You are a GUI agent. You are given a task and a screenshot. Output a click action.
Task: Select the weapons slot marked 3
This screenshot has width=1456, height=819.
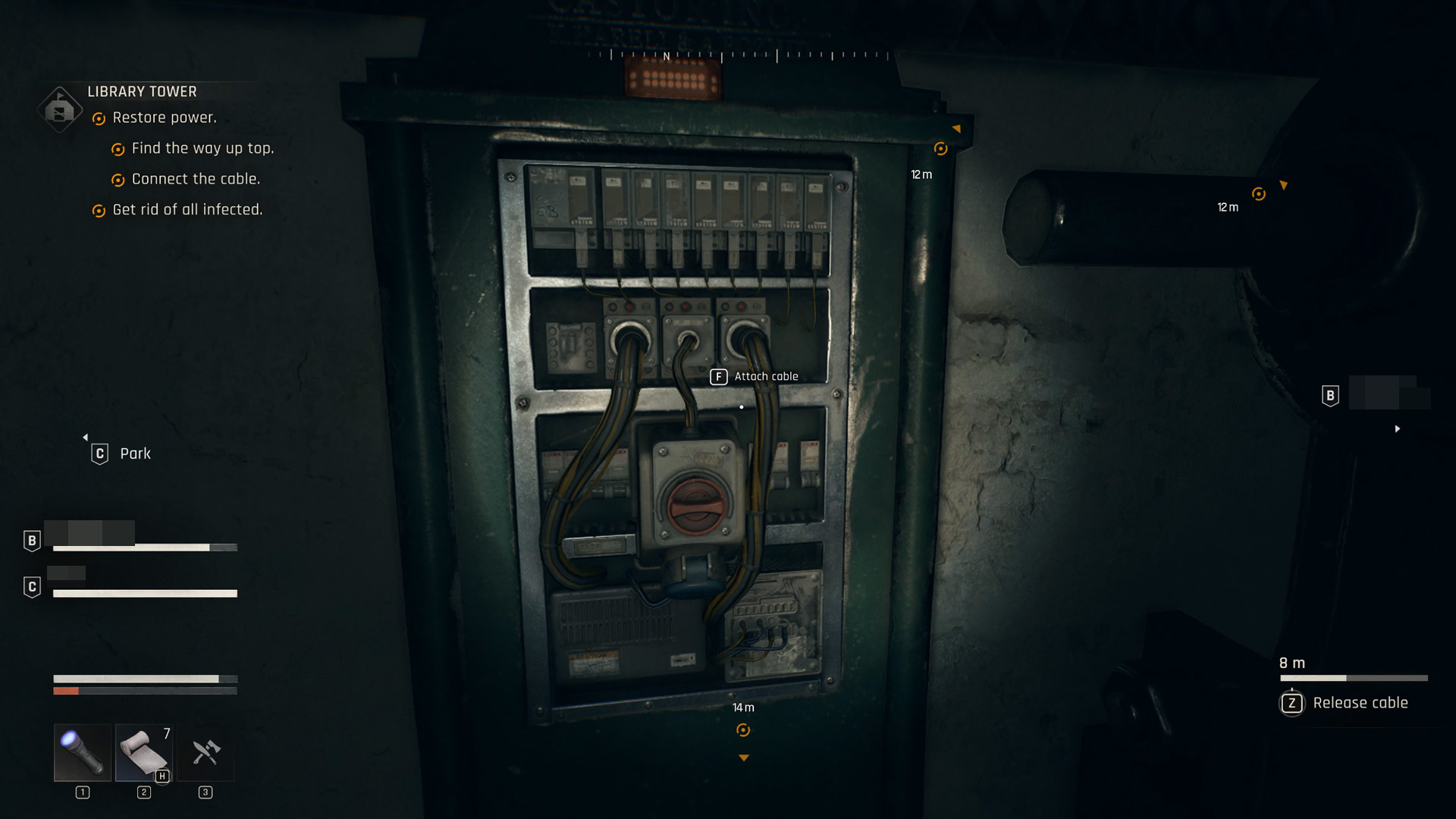[205, 753]
